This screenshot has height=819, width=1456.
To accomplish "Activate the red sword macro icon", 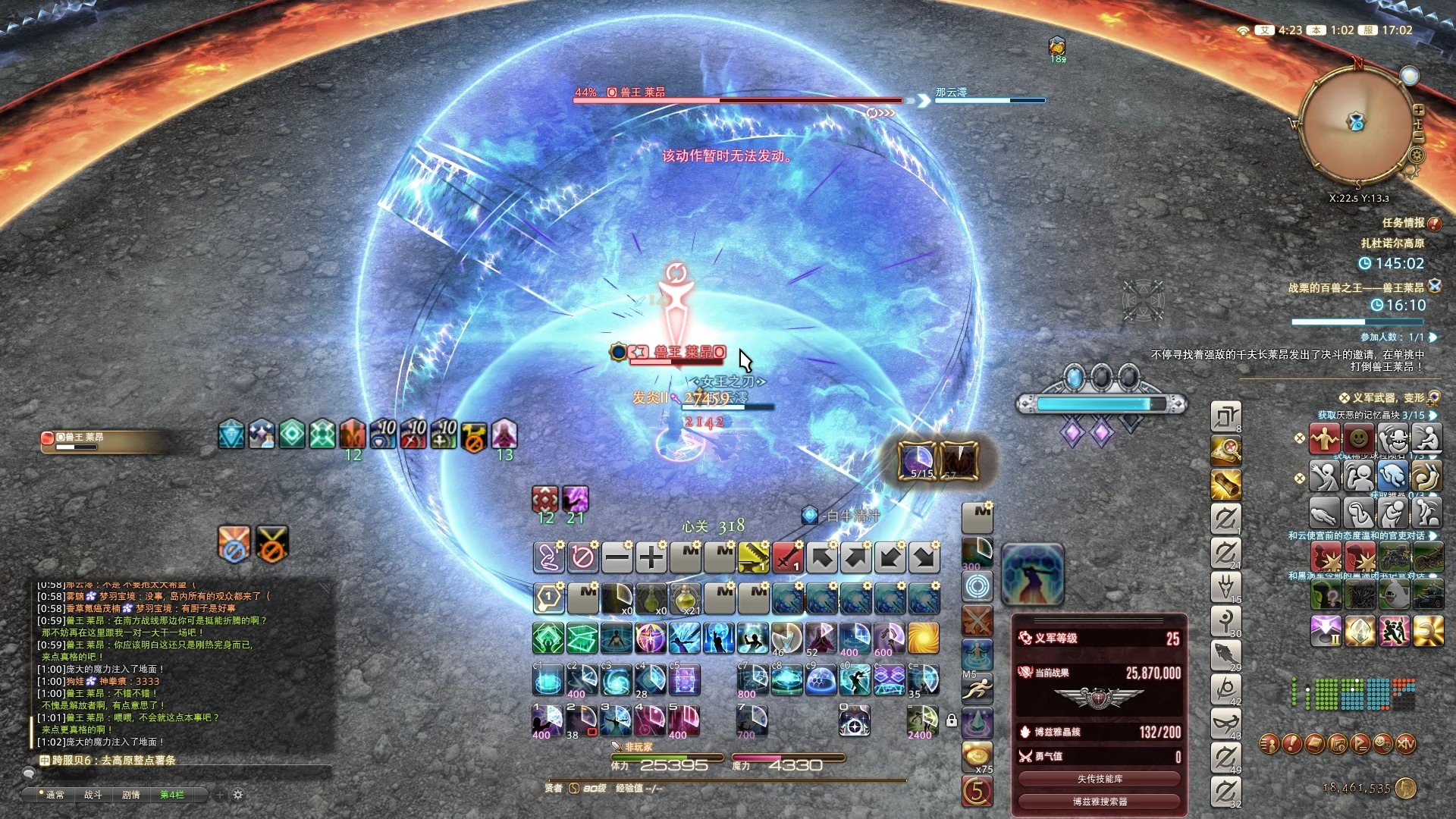I will pos(787,558).
